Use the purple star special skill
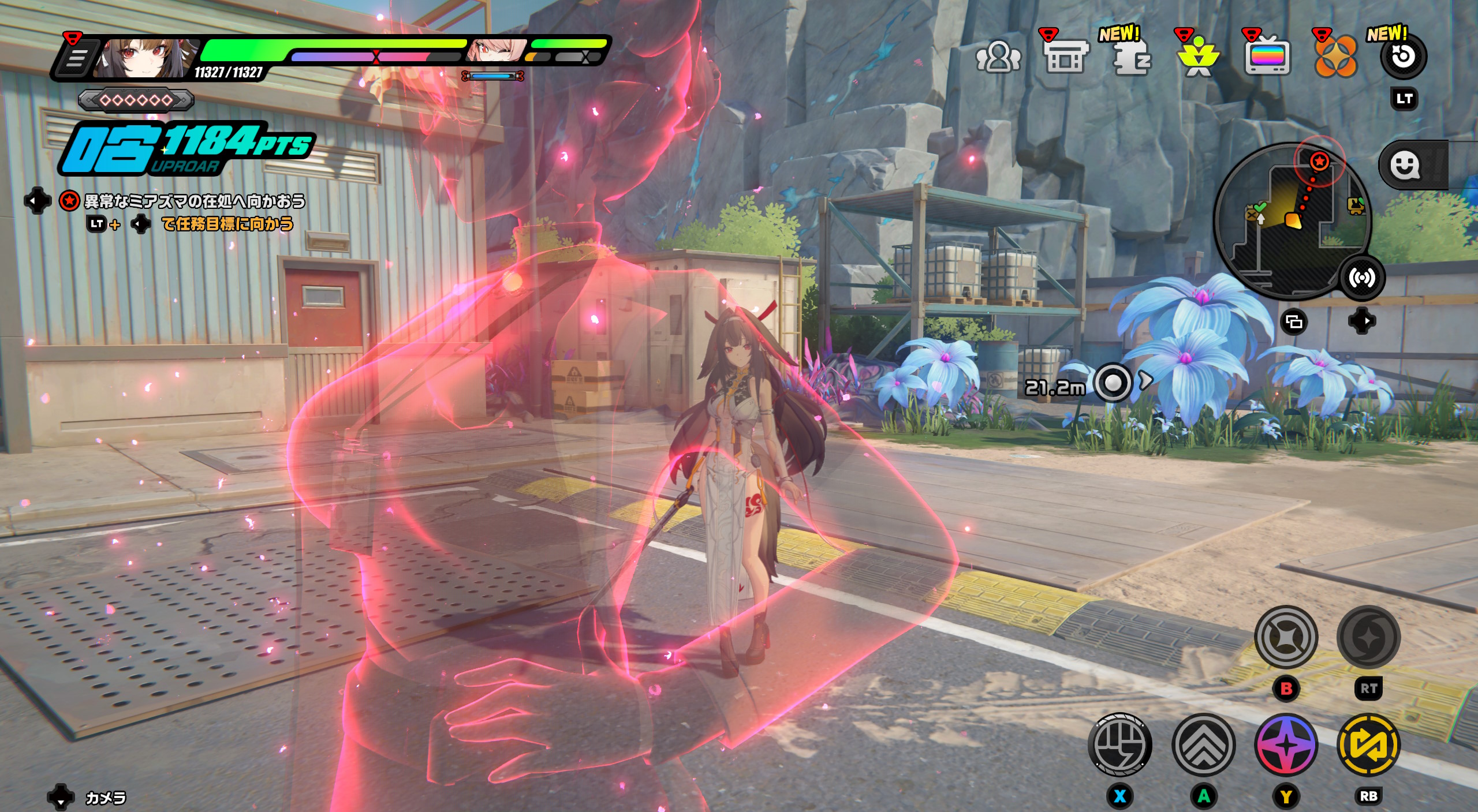The height and width of the screenshot is (812, 1478). (1286, 745)
